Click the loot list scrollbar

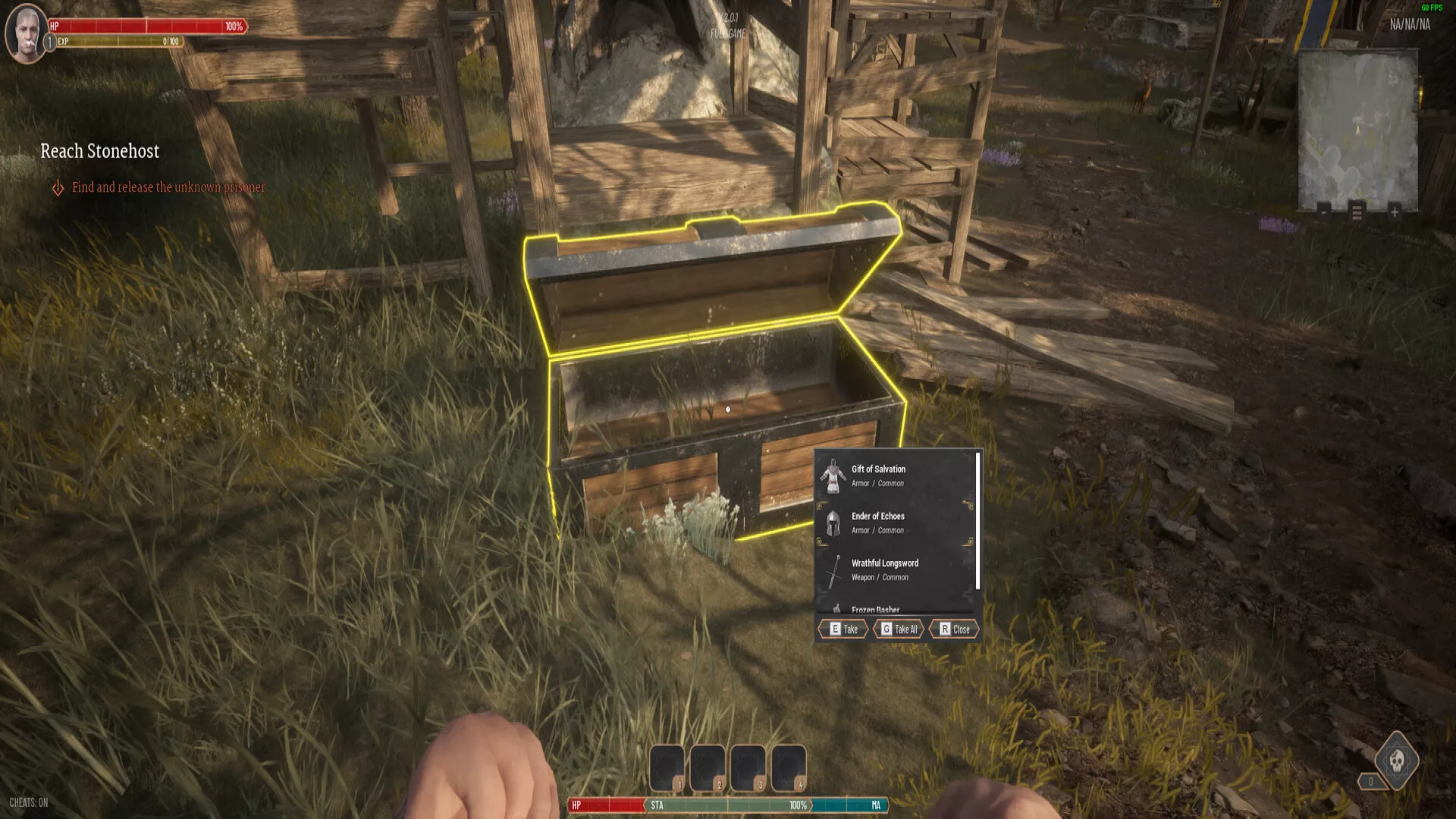point(977,520)
